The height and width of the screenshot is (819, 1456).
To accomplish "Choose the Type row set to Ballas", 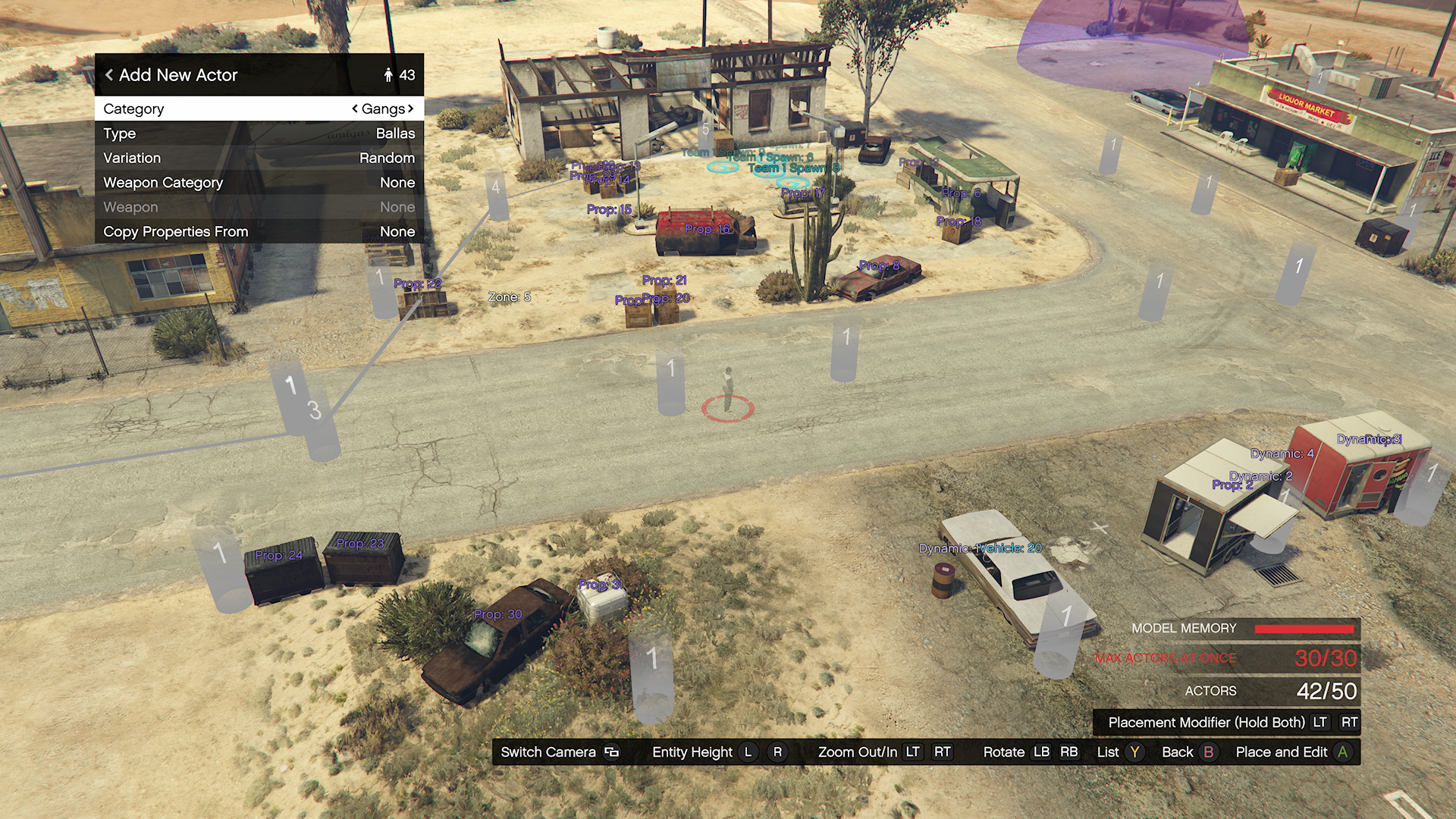I will pos(259,133).
